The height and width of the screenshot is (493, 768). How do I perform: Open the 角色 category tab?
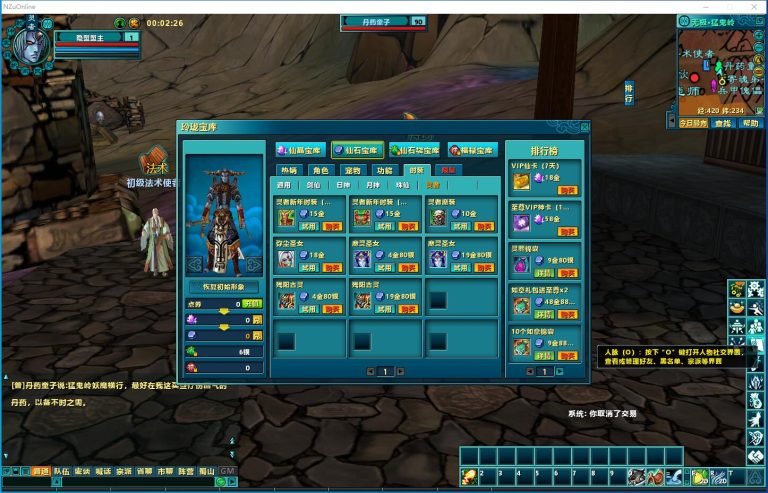pyautogui.click(x=320, y=170)
